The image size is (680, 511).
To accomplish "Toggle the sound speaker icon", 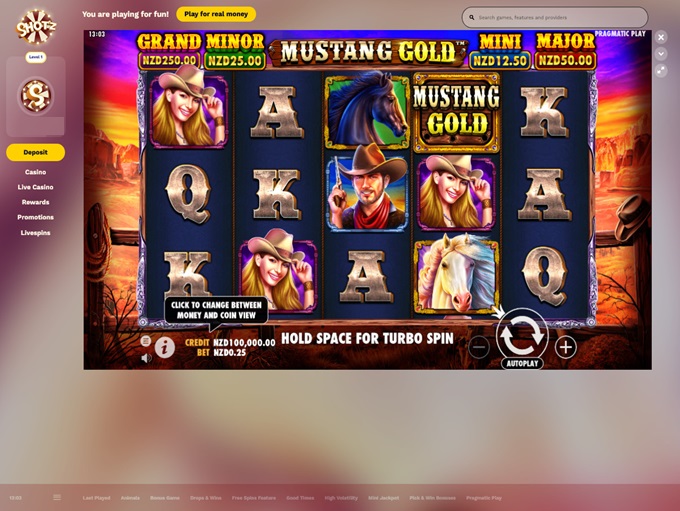I will point(146,357).
